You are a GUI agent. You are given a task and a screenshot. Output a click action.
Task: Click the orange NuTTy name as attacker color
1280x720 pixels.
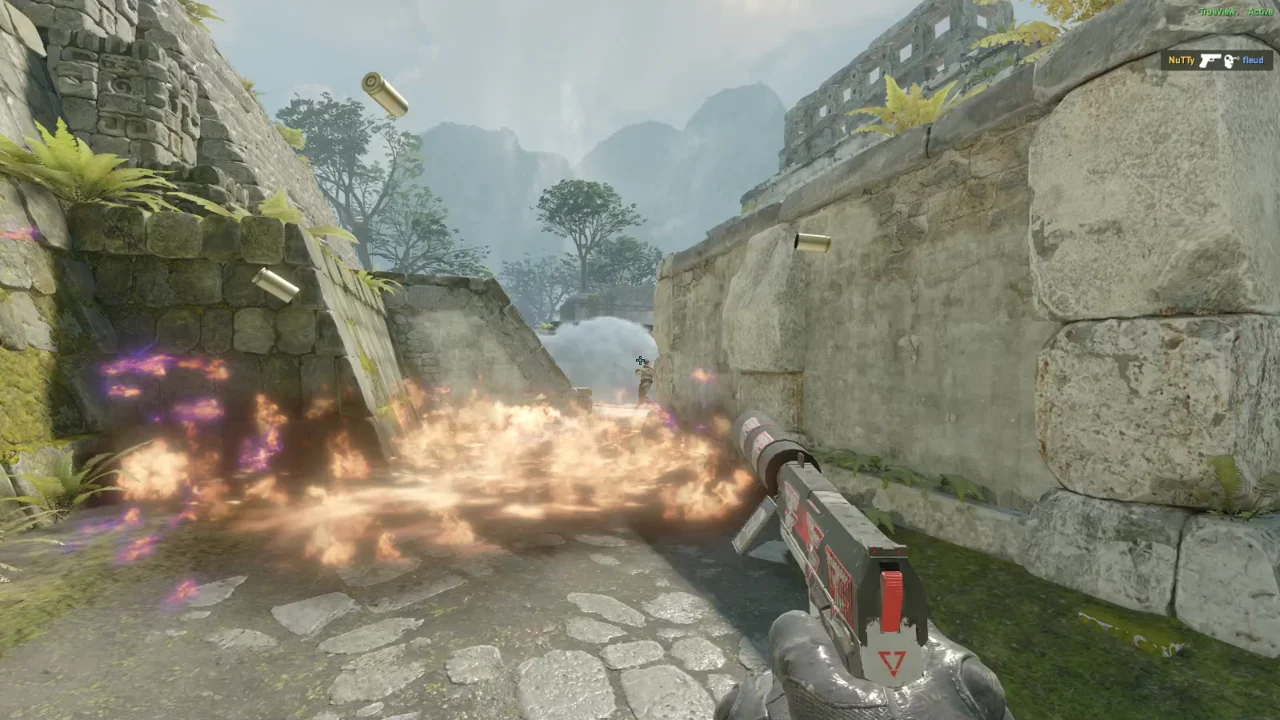click(x=1182, y=60)
